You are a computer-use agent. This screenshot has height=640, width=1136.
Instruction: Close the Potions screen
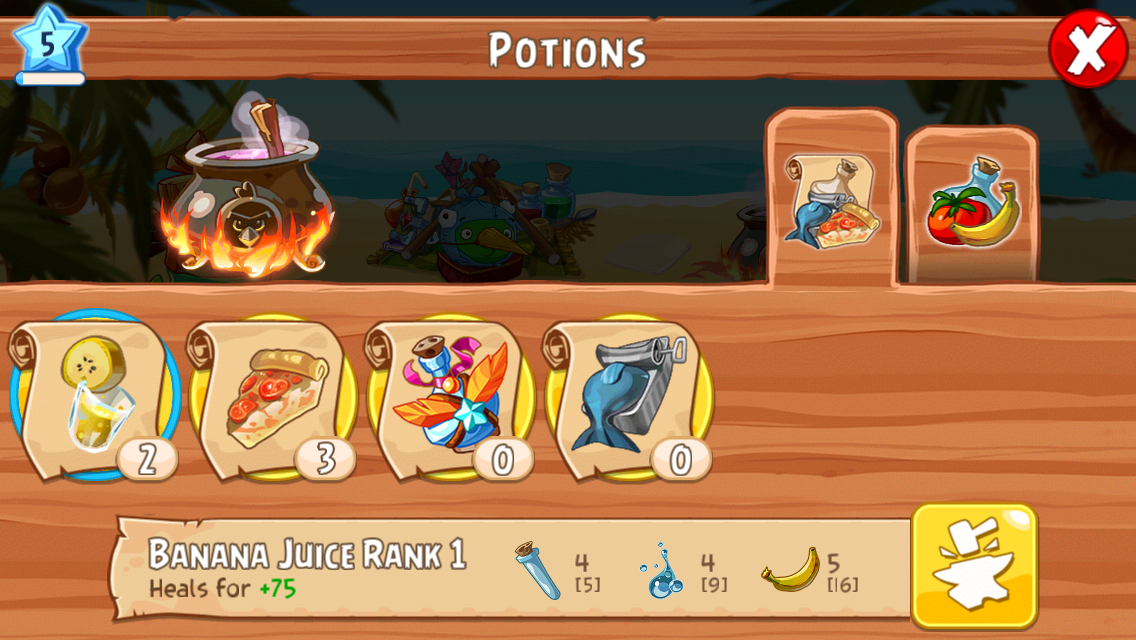coord(1087,48)
